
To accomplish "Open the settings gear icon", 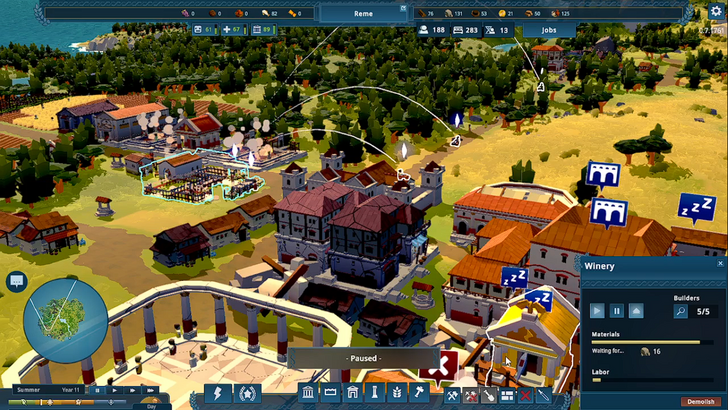I will 715,11.
